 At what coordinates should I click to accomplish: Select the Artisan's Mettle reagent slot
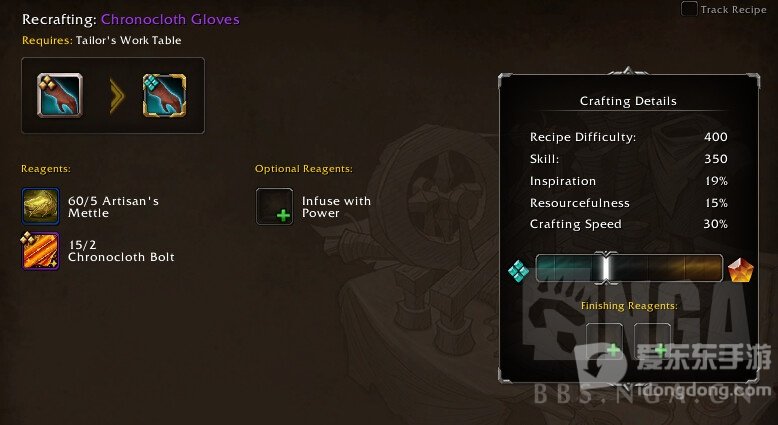point(41,207)
